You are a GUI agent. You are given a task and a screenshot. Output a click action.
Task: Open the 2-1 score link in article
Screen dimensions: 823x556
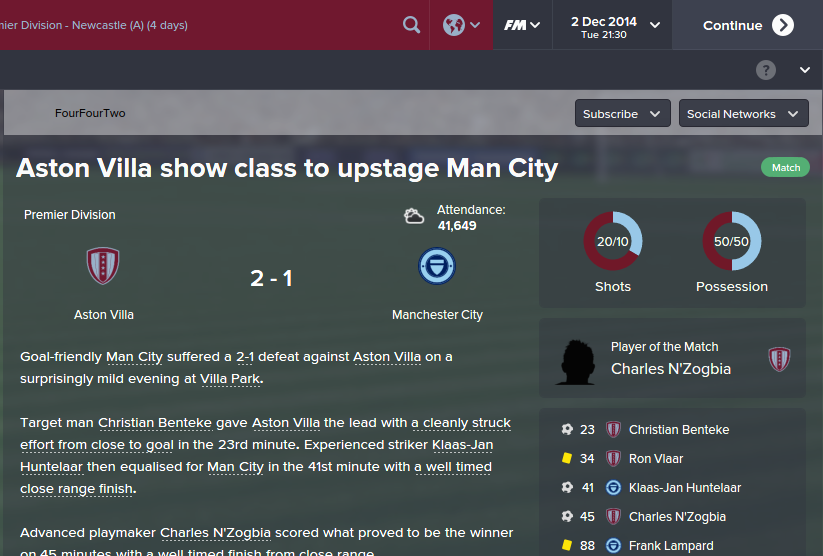point(252,357)
